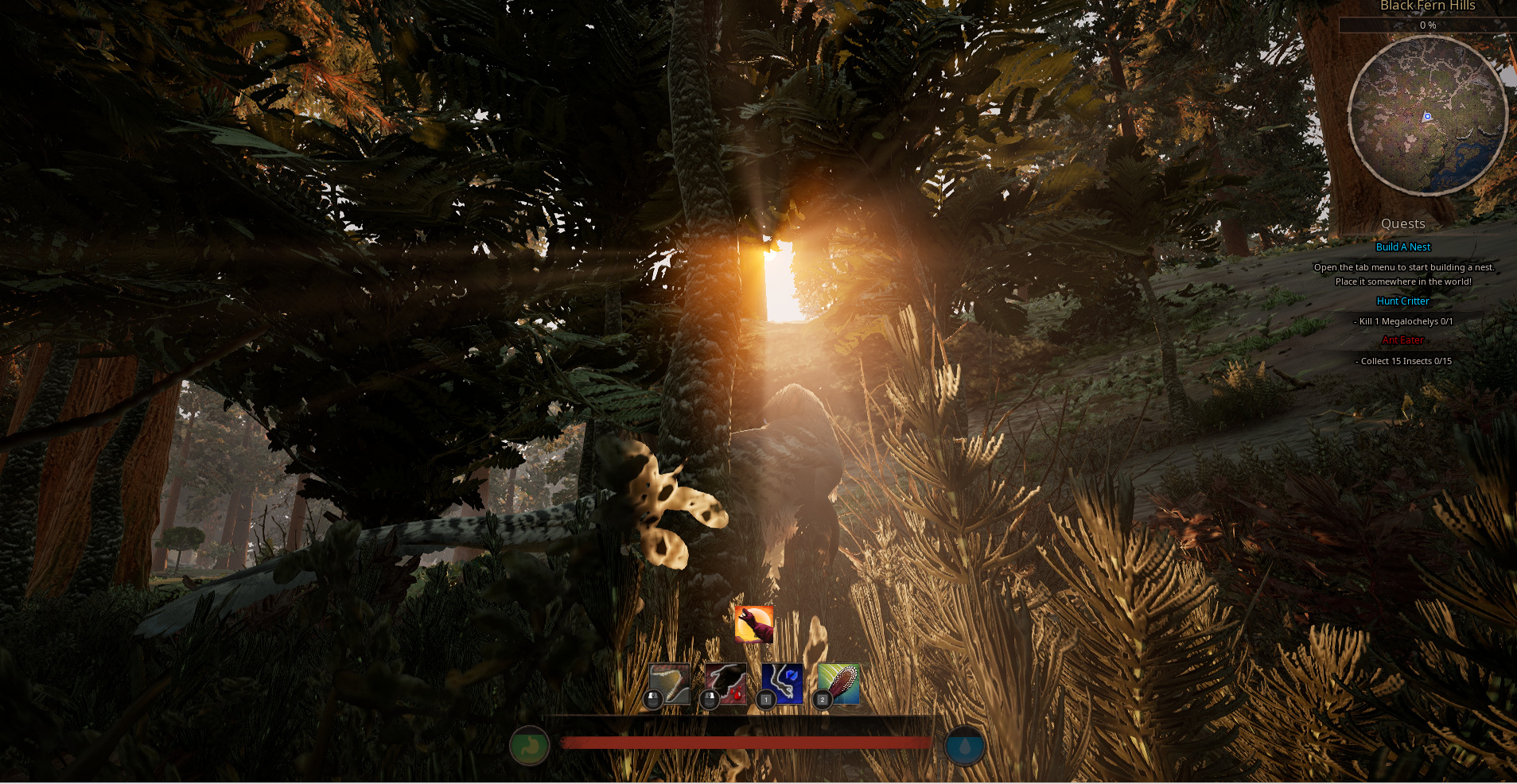The image size is (1517, 784).
Task: Open the Ant Eater quest entry
Action: 1403,340
